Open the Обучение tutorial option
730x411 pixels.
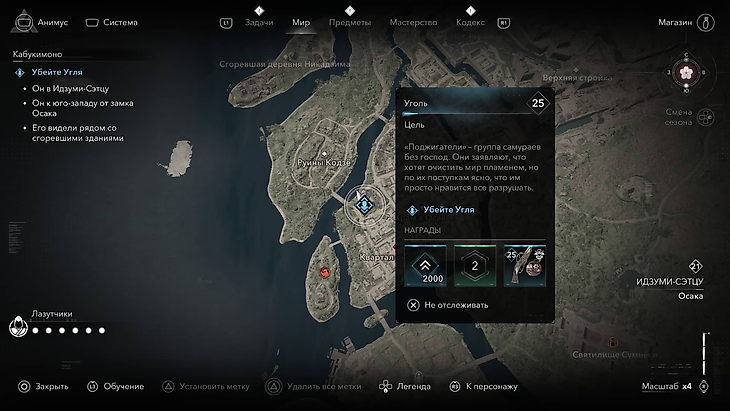pos(115,386)
